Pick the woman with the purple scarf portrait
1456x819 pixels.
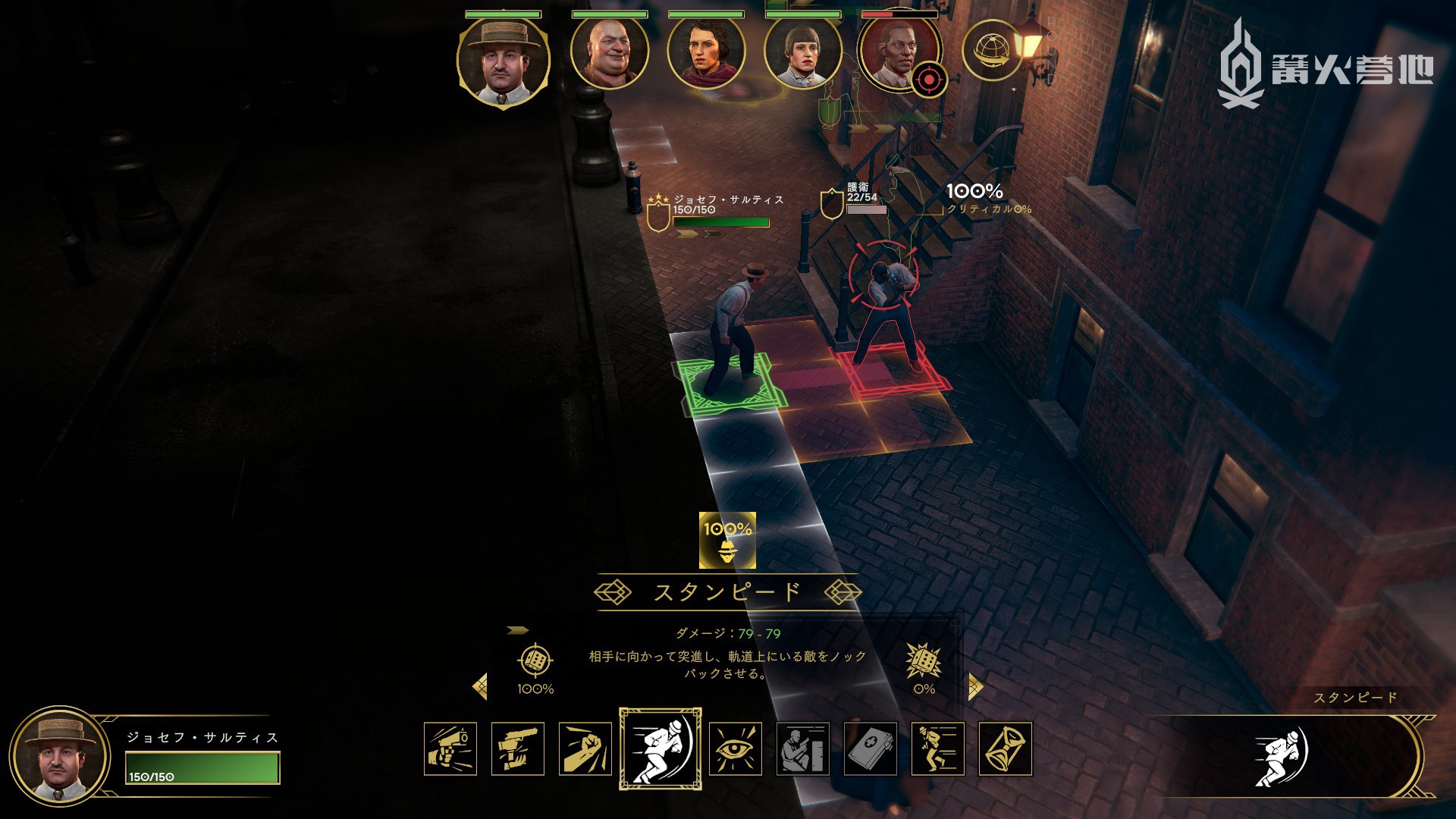(706, 53)
